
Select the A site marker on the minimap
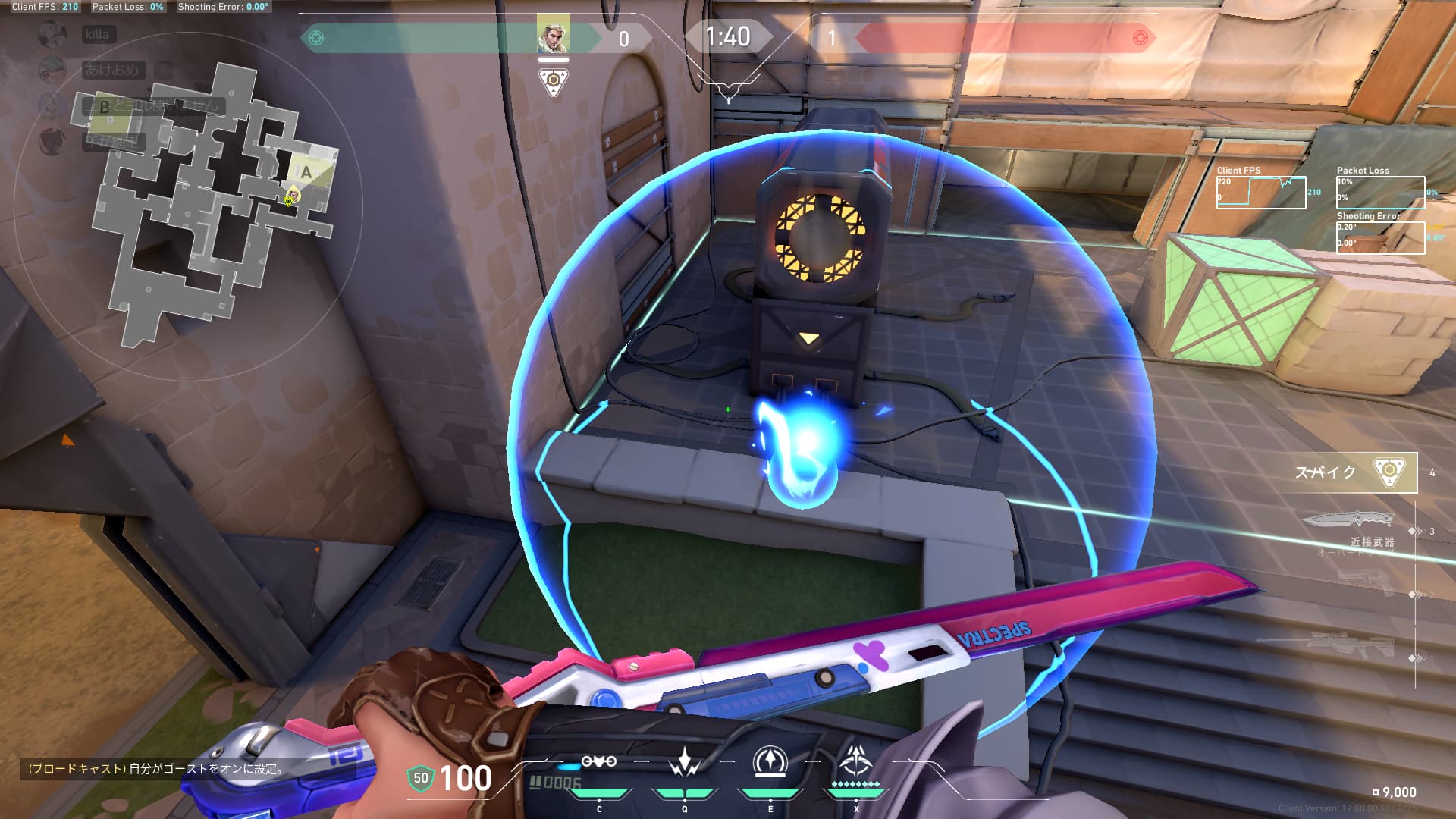coord(306,172)
